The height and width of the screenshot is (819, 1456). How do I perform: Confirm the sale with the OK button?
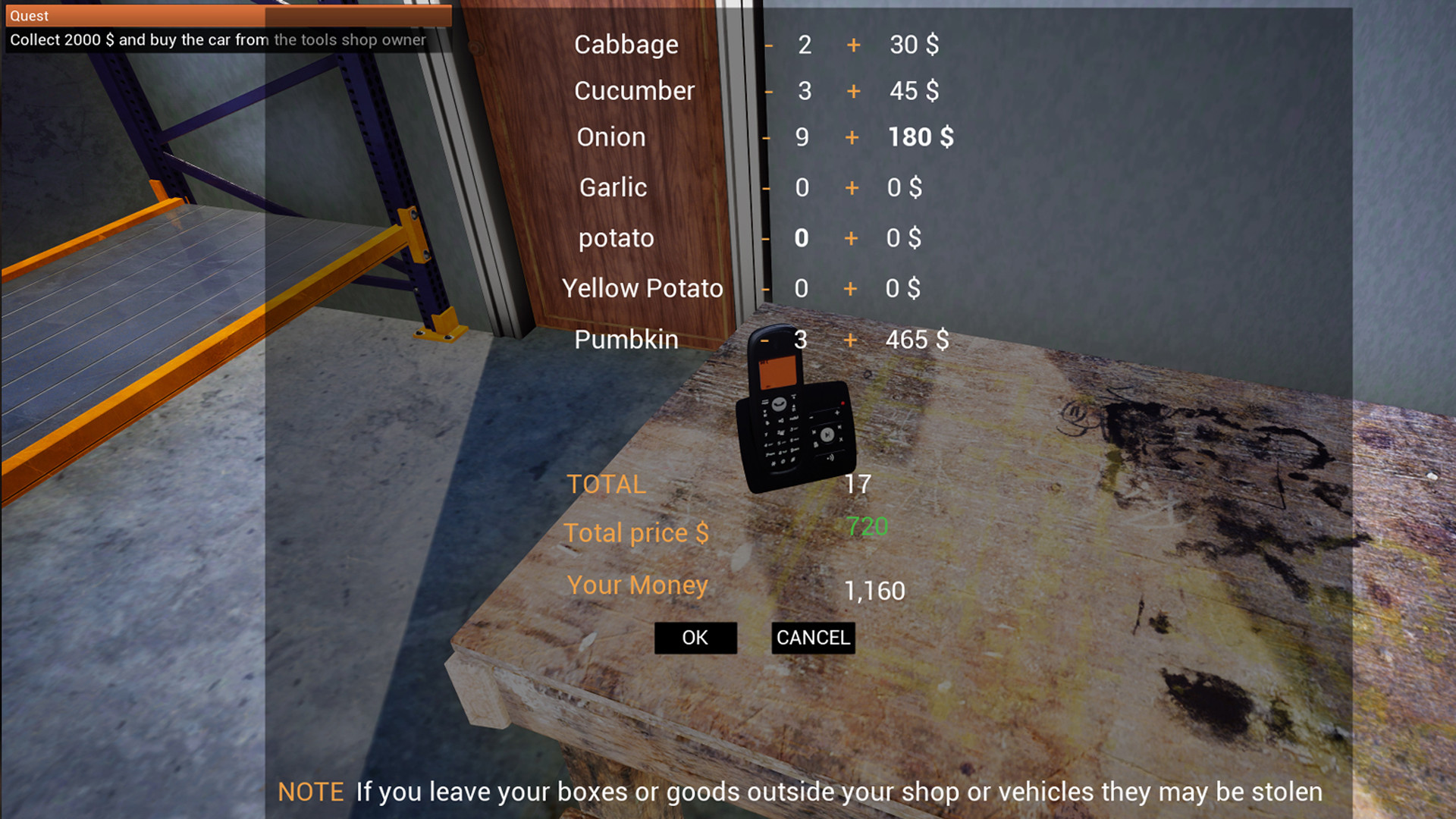click(x=694, y=638)
